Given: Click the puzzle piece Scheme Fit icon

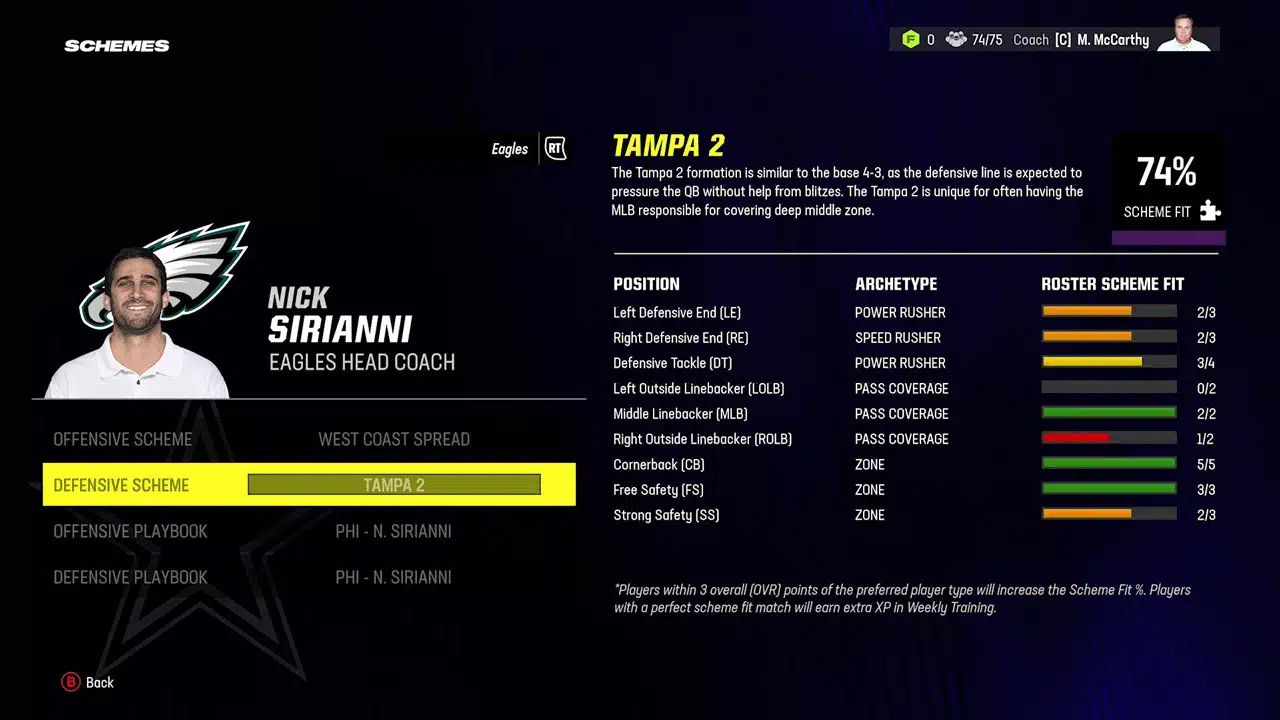Looking at the screenshot, I should coord(1210,212).
